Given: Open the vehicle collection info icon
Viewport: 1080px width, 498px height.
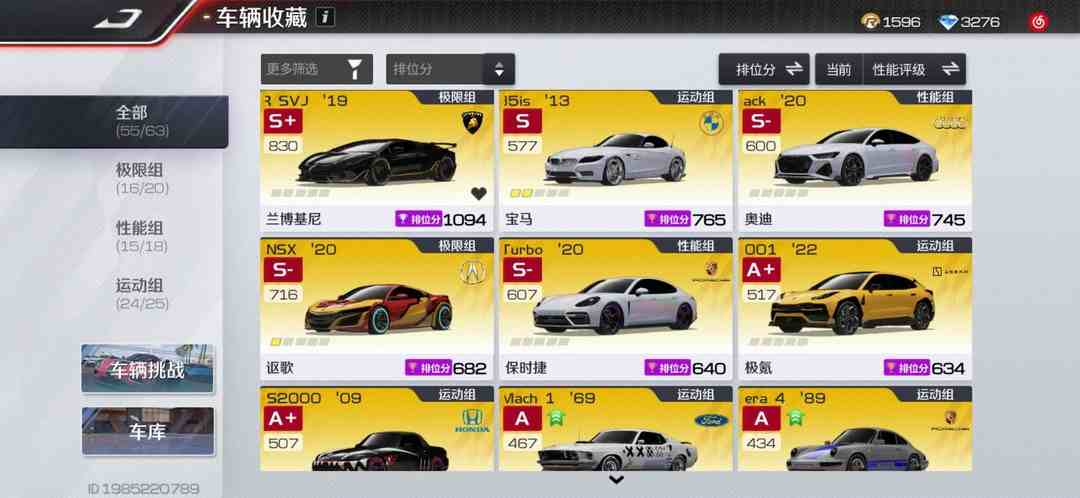Looking at the screenshot, I should pyautogui.click(x=326, y=17).
